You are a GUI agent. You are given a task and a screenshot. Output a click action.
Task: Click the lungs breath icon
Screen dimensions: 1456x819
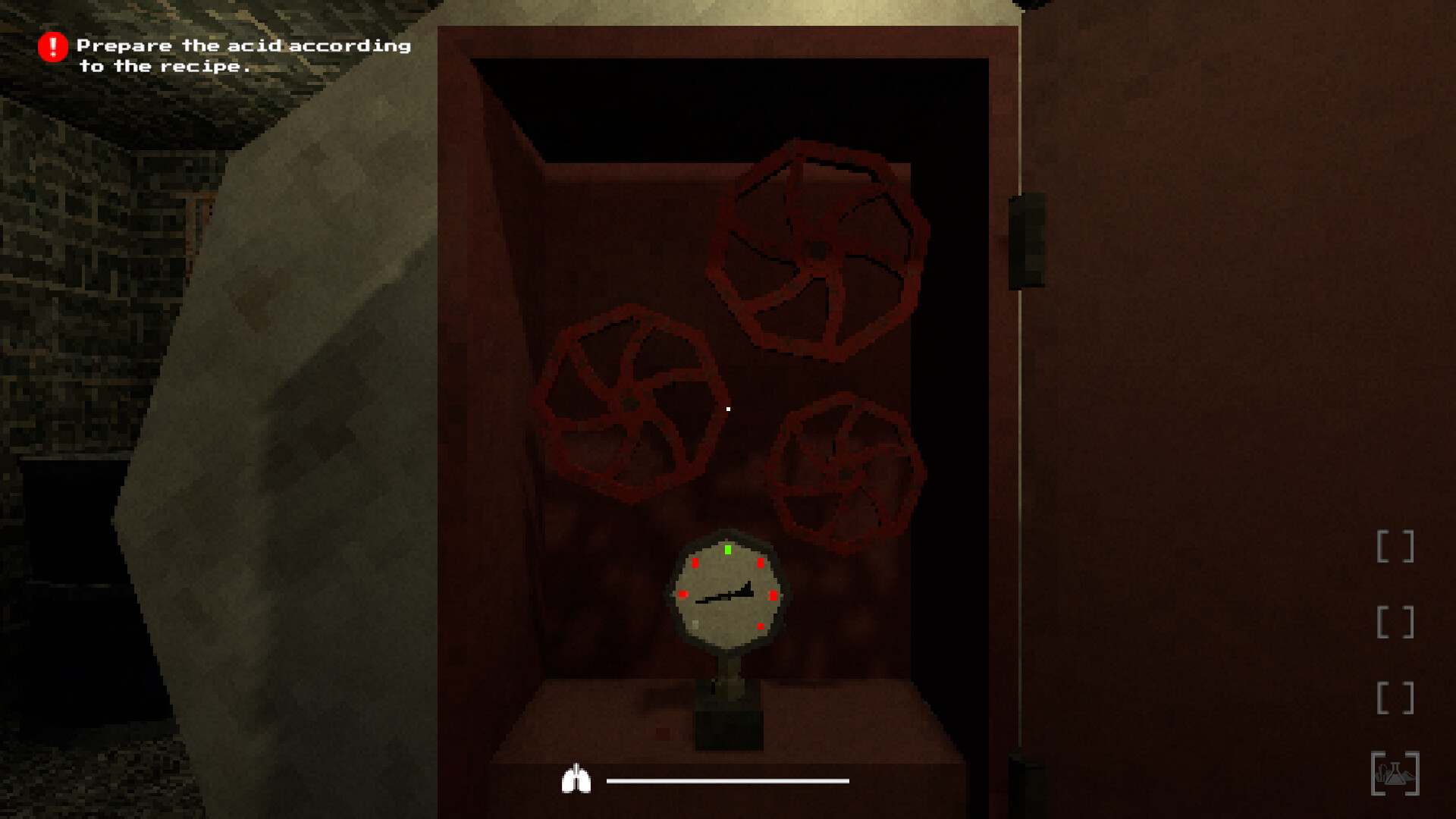point(578,777)
